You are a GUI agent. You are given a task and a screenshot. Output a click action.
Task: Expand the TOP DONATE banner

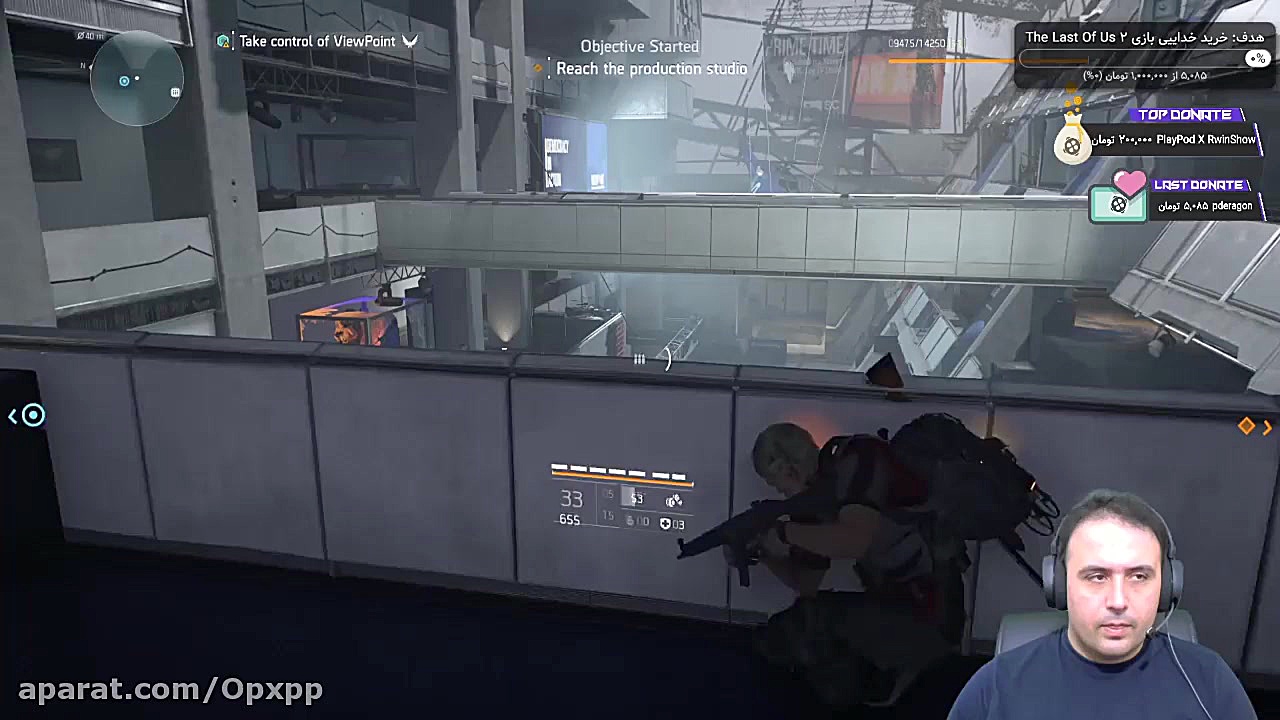click(x=1186, y=114)
